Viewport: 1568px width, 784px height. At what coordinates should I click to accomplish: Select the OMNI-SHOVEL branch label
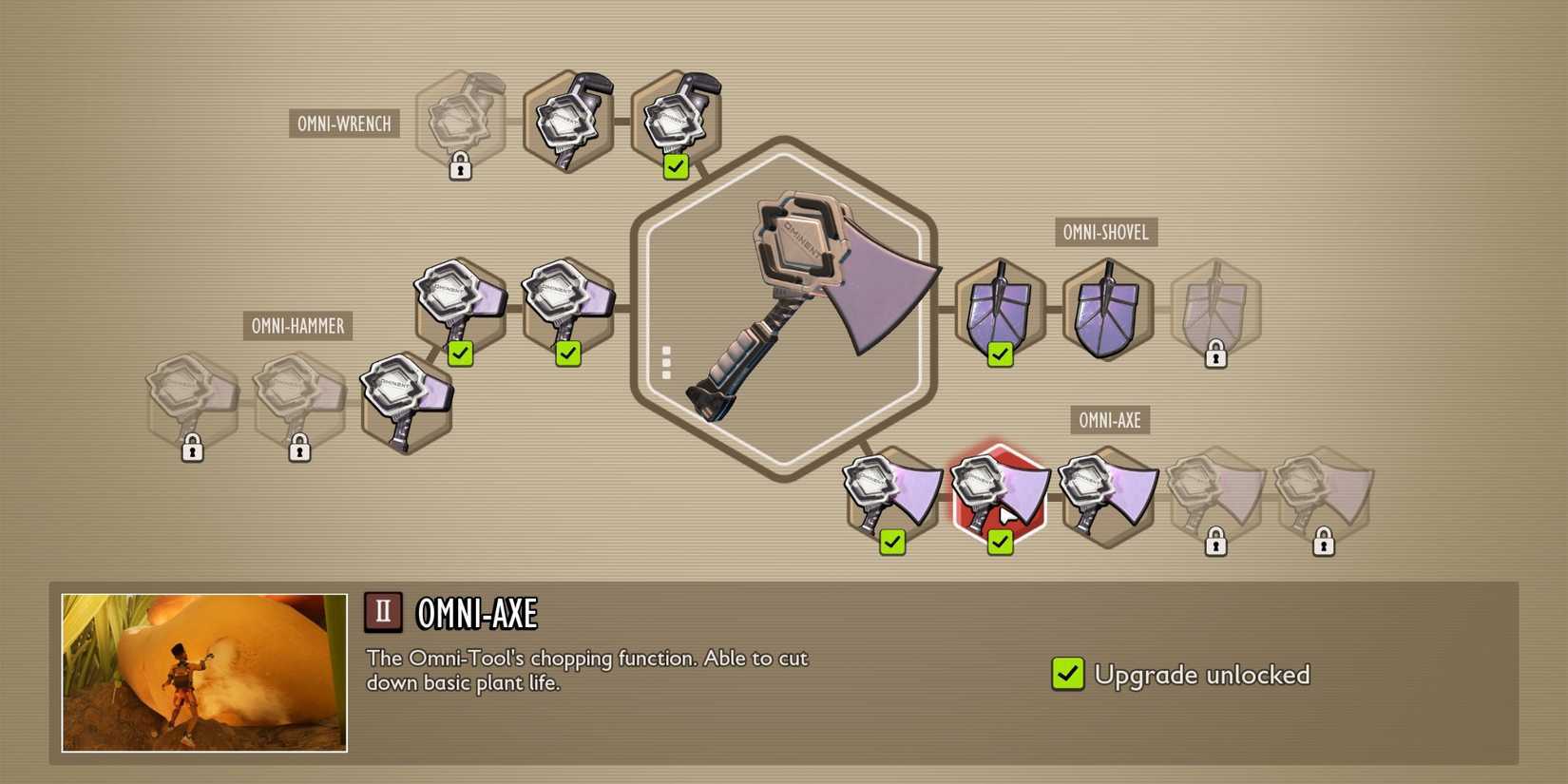point(1107,233)
